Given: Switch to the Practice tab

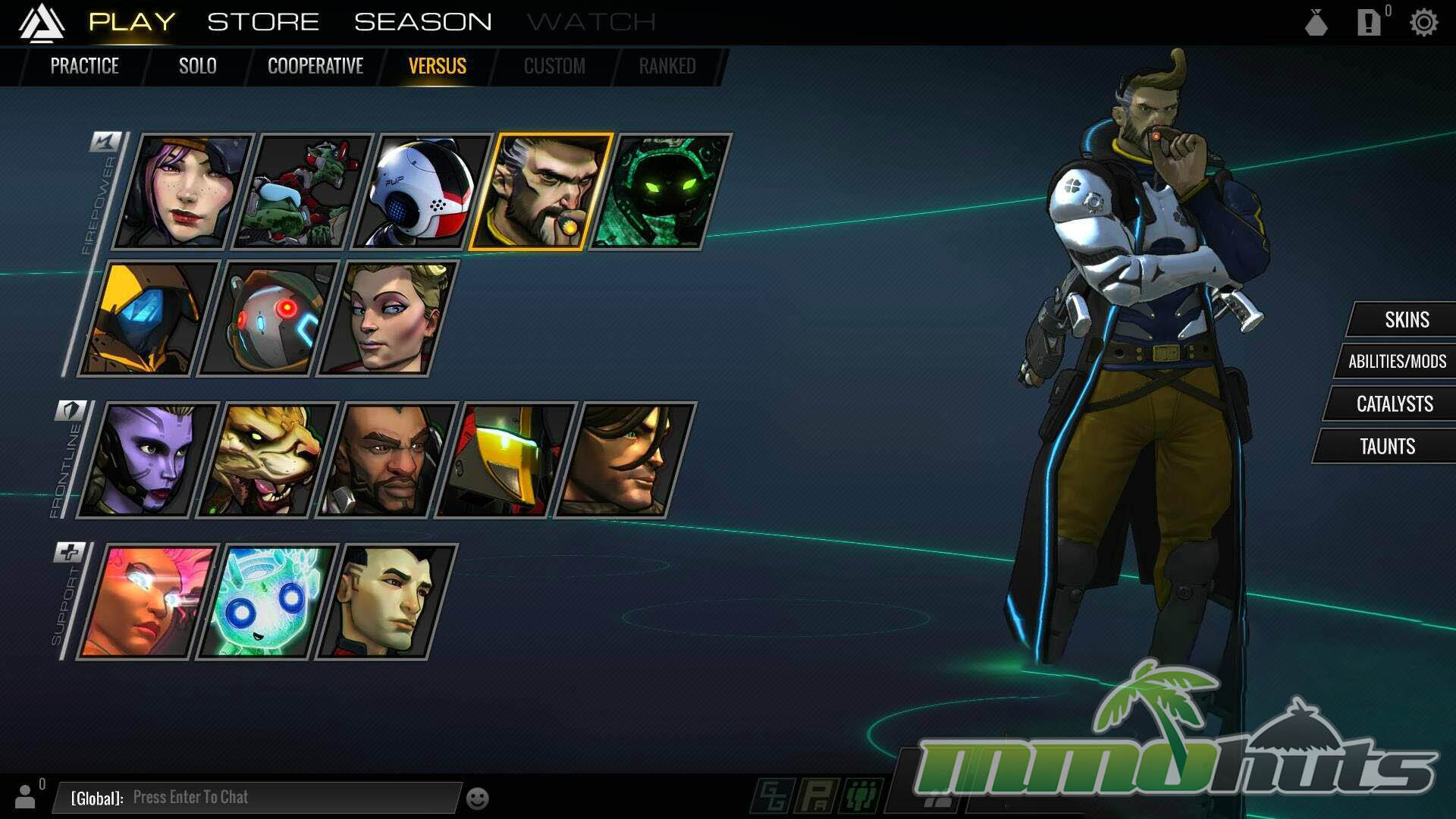Looking at the screenshot, I should click(84, 66).
